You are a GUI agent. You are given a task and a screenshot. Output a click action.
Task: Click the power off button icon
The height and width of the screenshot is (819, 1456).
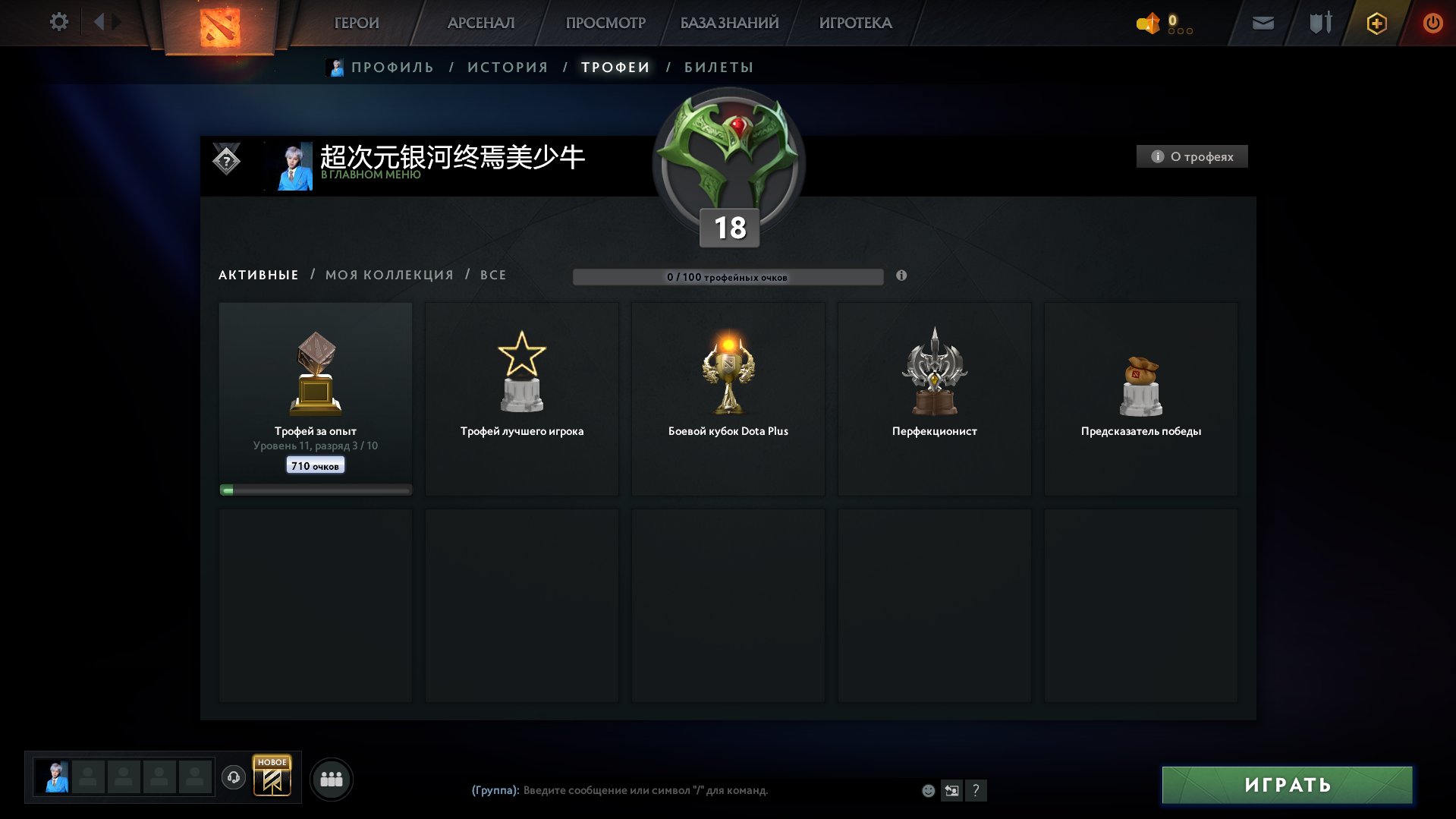click(1432, 23)
